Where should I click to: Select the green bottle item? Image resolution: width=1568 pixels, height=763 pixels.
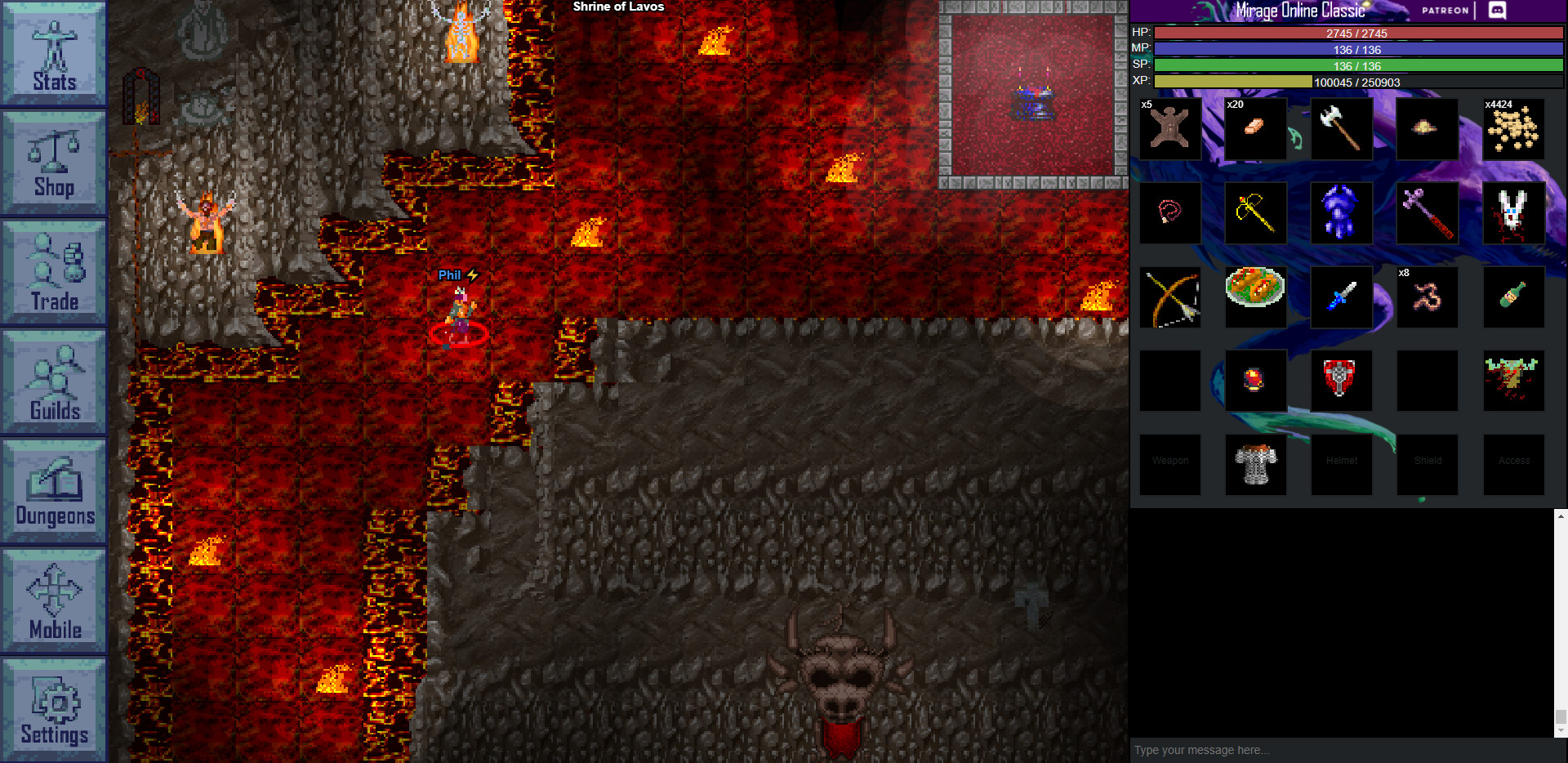tap(1512, 297)
